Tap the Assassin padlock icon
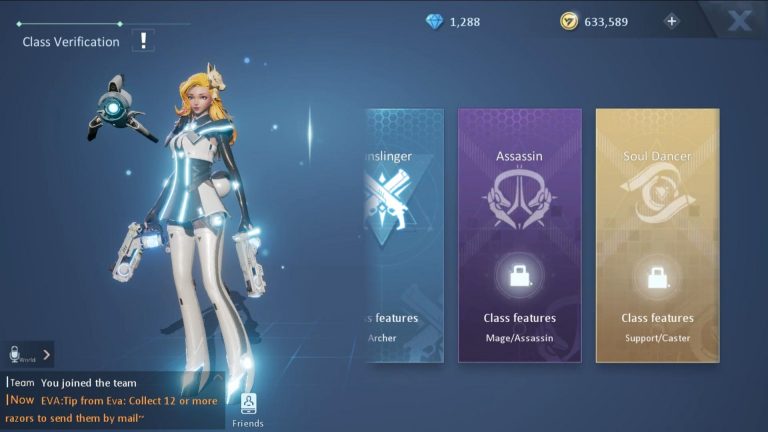Viewport: 768px width, 432px height. [x=519, y=276]
